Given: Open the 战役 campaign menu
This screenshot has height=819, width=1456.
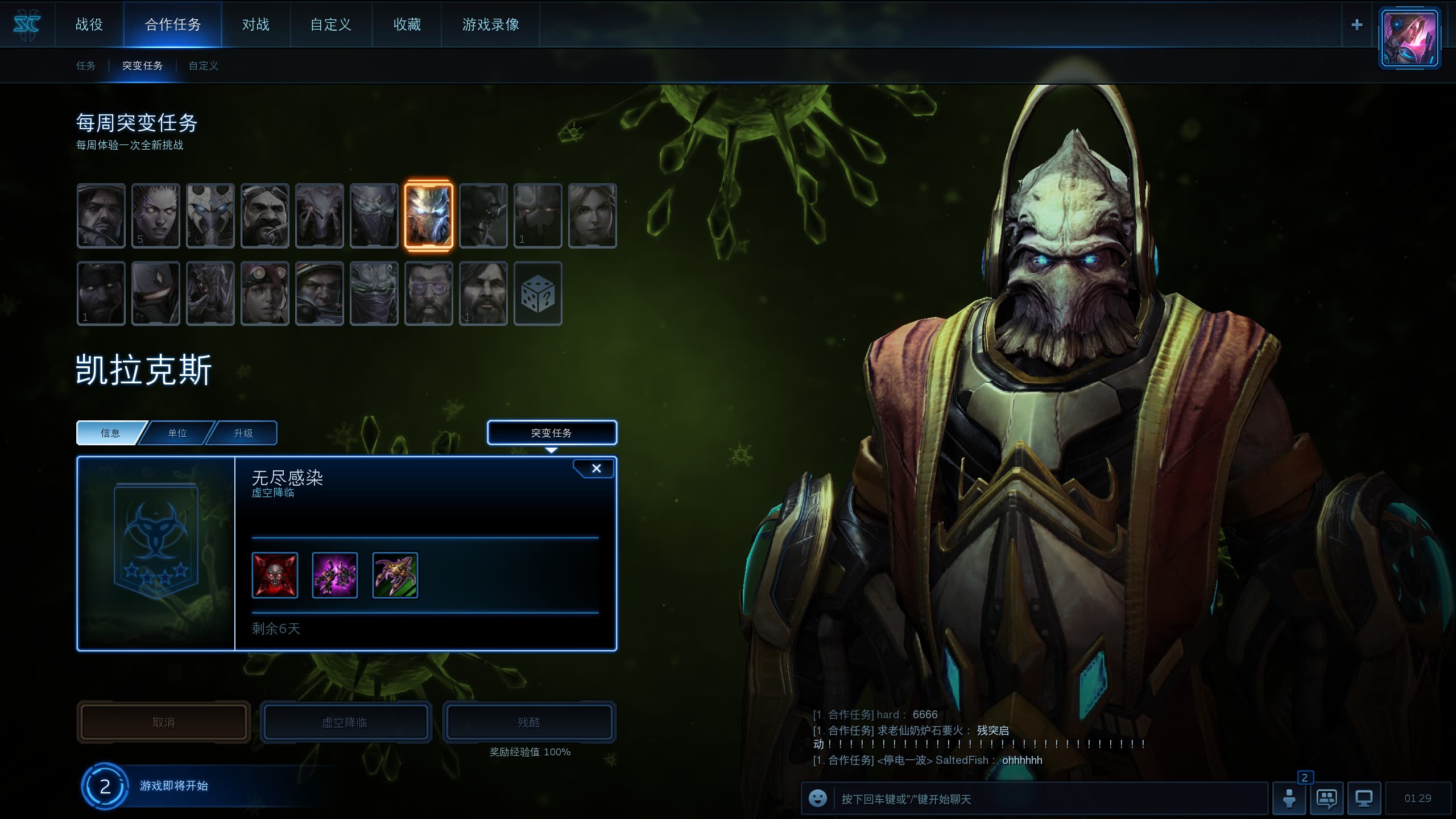Looking at the screenshot, I should tap(89, 24).
